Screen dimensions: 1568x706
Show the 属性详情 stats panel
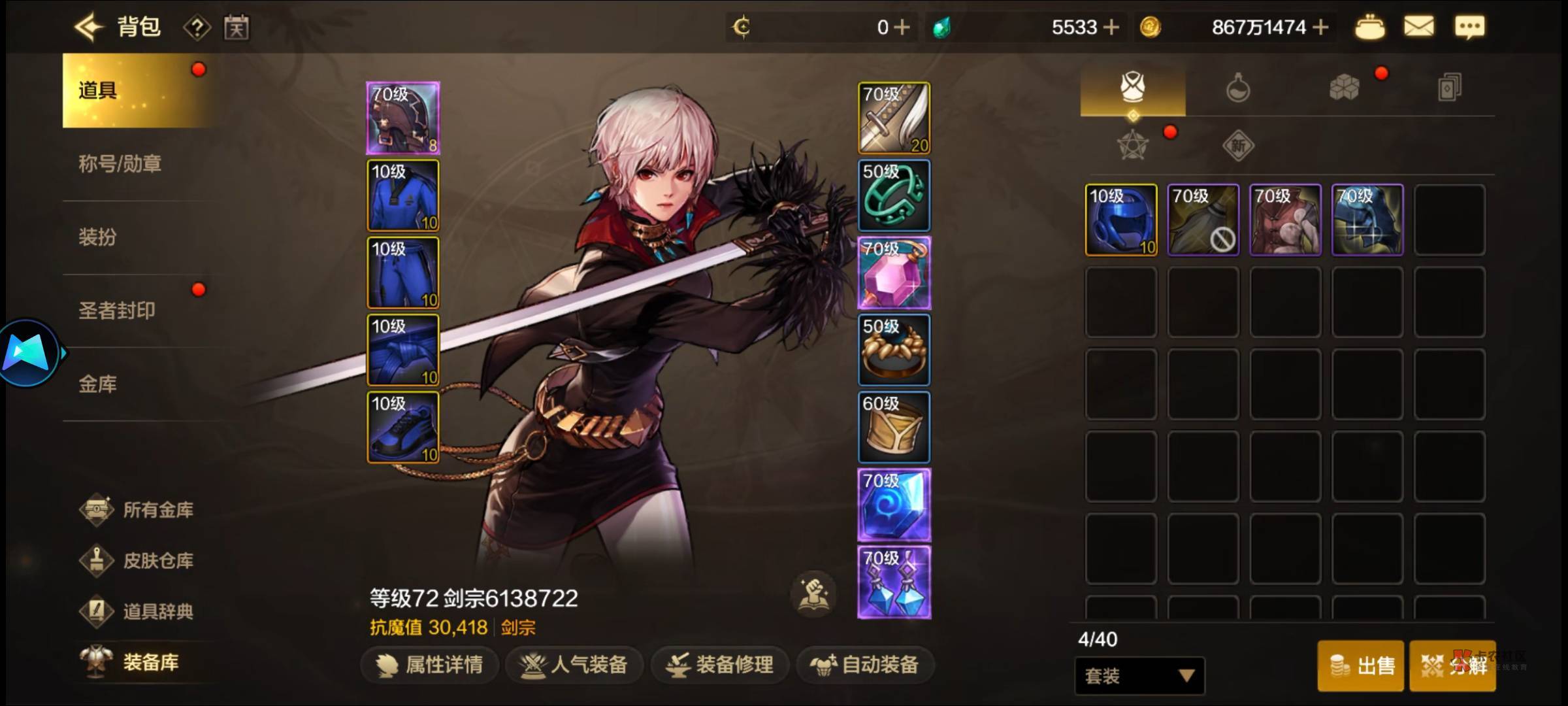431,665
